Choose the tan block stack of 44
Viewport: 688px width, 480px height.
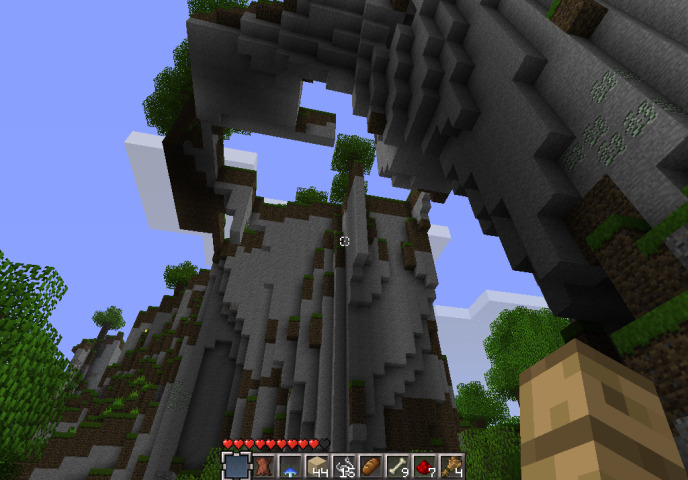tap(317, 466)
